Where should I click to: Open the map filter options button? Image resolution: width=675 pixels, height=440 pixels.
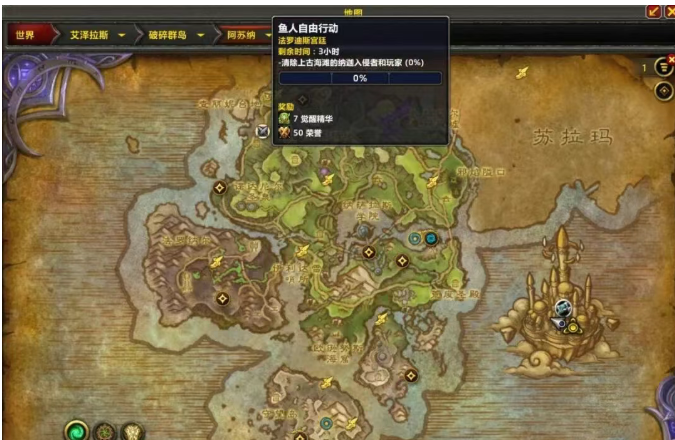point(663,67)
